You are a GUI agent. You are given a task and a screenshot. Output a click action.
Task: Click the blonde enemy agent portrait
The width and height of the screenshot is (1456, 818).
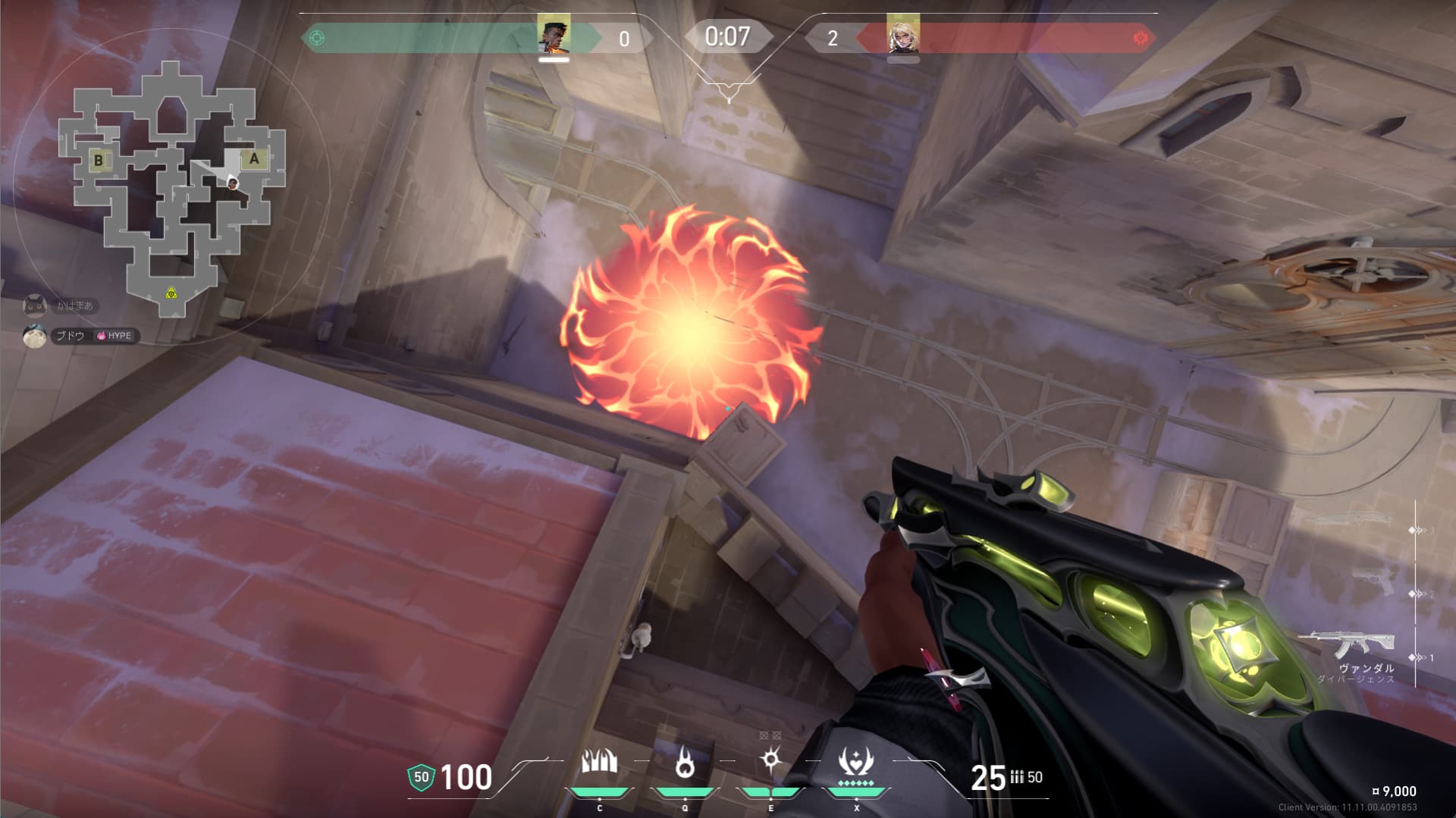point(902,36)
